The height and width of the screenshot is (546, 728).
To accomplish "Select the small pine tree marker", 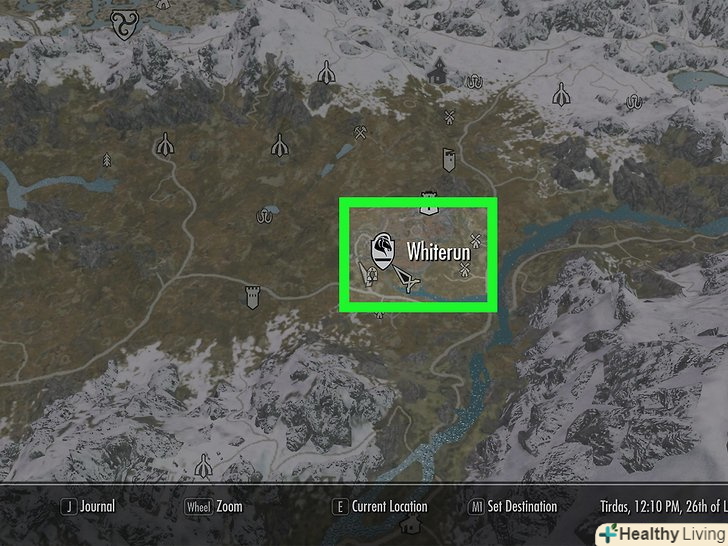I will 379,312.
